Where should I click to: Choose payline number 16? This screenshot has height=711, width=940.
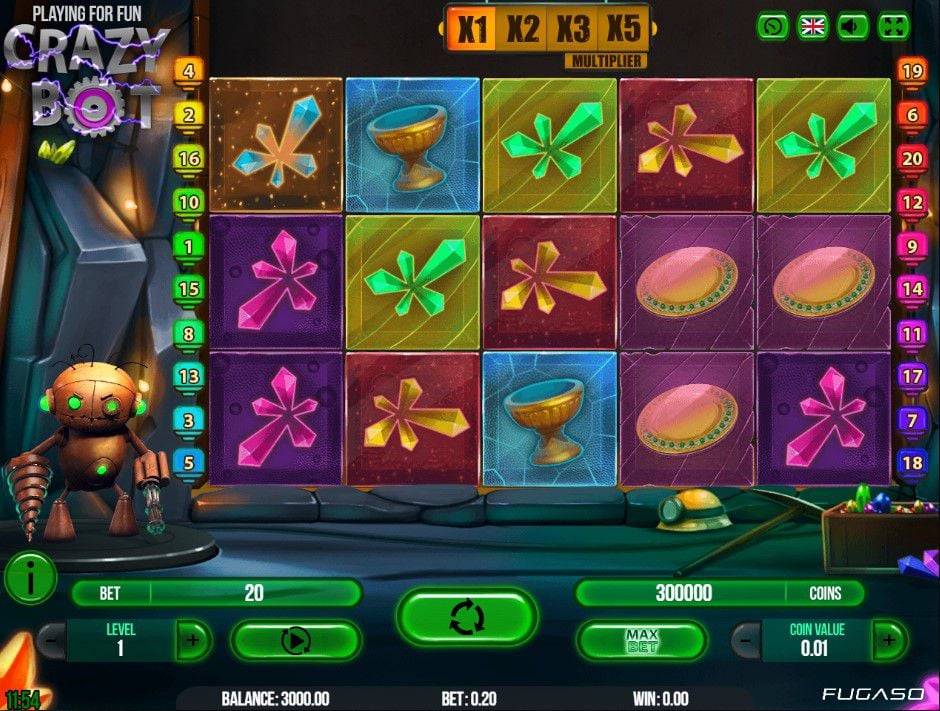189,158
